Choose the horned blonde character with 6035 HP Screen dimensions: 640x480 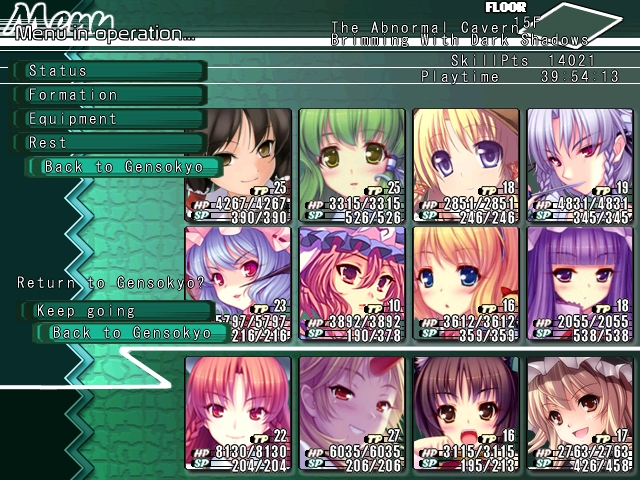(x=352, y=412)
